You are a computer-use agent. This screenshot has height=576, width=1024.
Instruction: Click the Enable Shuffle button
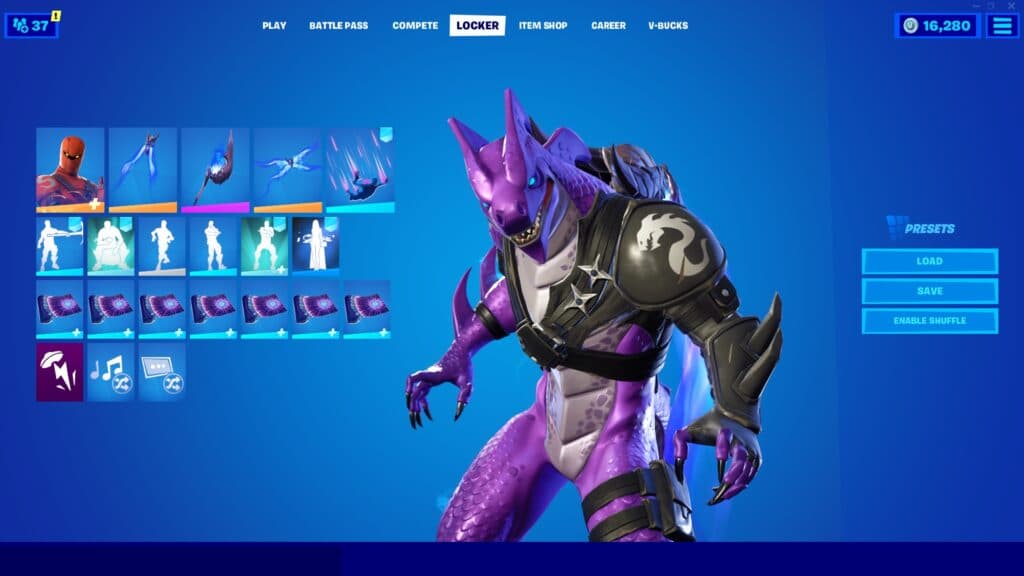point(929,321)
